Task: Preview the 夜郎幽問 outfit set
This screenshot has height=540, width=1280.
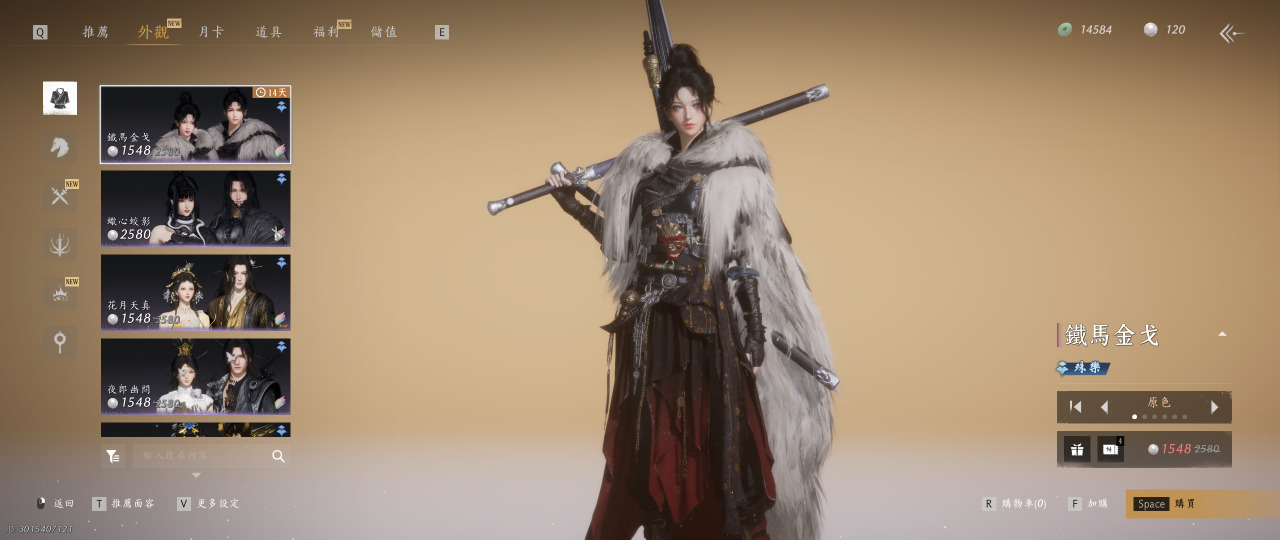Action: (195, 376)
